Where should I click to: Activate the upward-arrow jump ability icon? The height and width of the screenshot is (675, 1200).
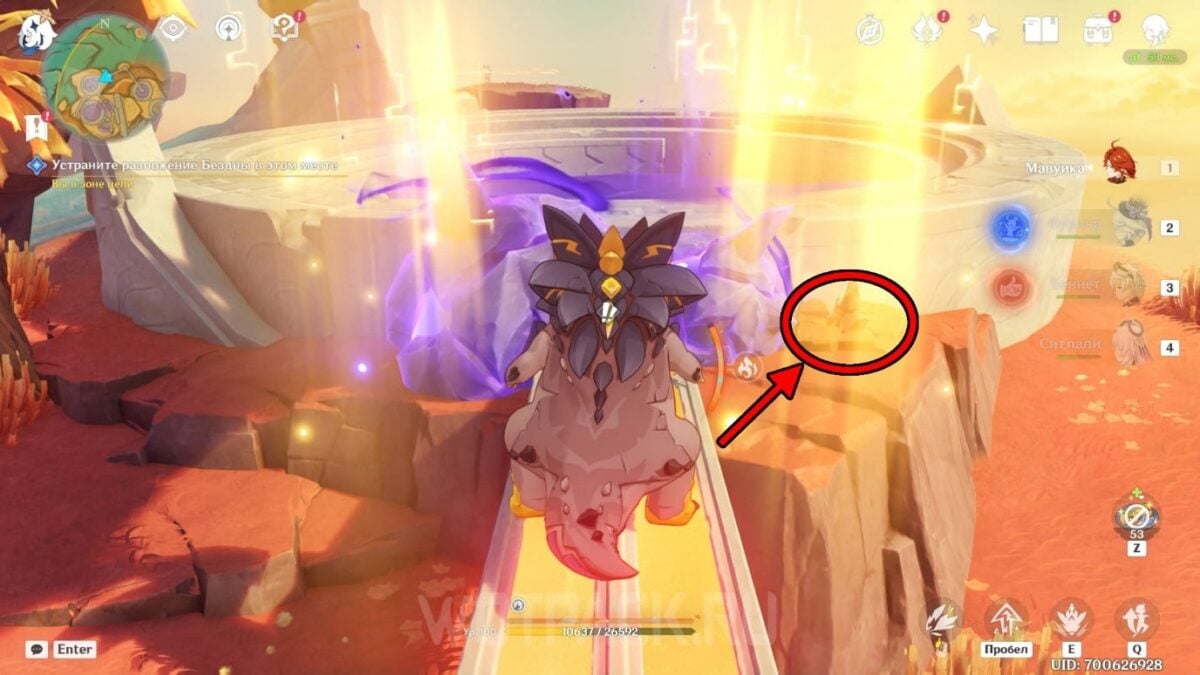tap(1005, 618)
